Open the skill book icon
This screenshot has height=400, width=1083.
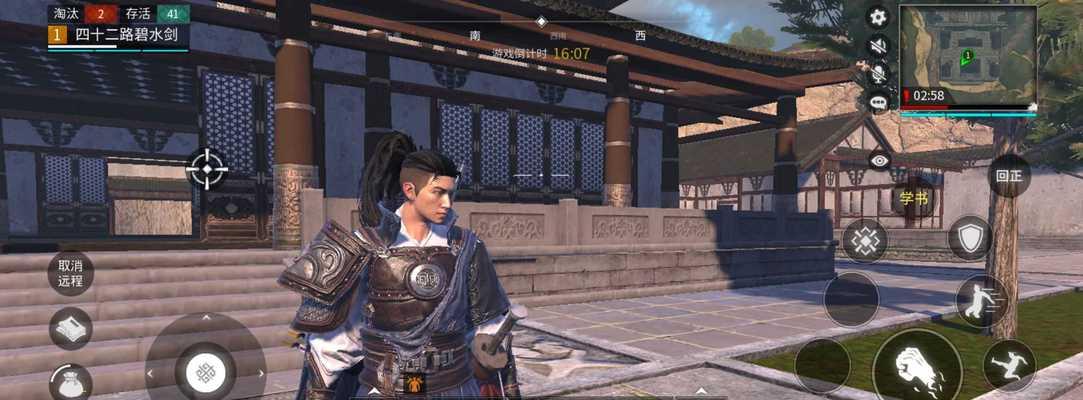pyautogui.click(x=71, y=328)
